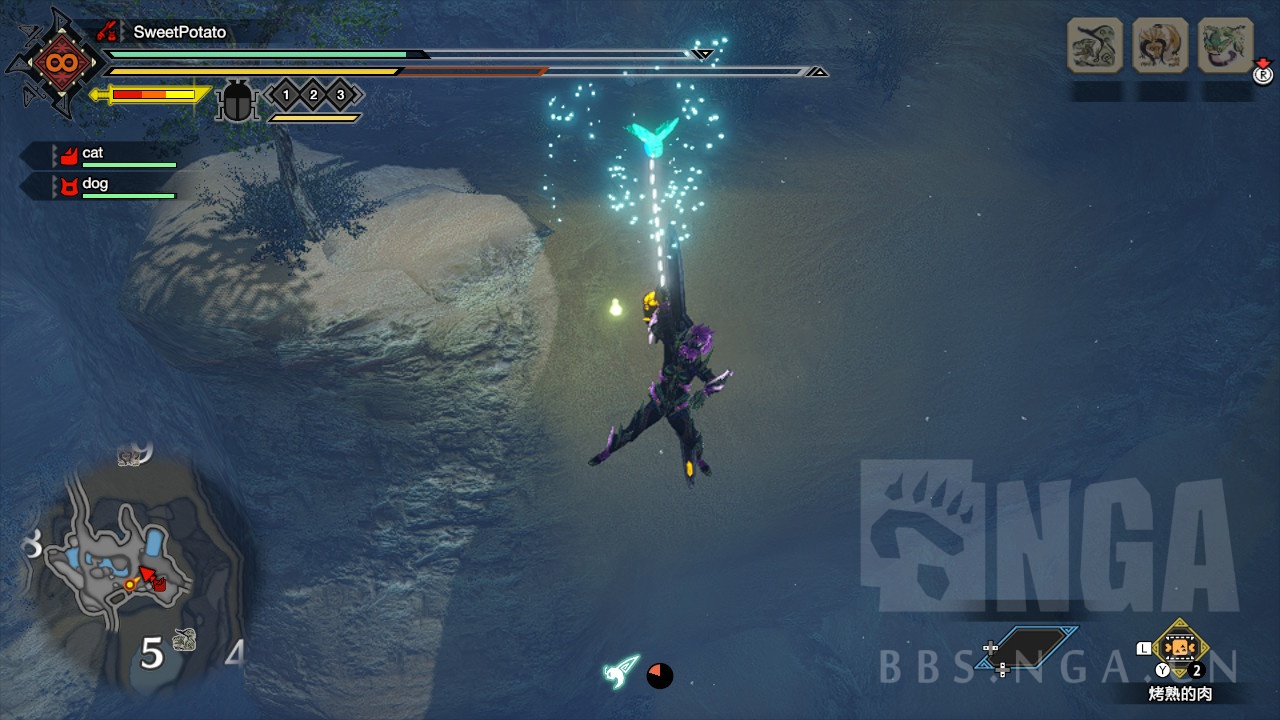The image size is (1280, 720).
Task: Click the glowing cyan bird icon
Action: 652,137
